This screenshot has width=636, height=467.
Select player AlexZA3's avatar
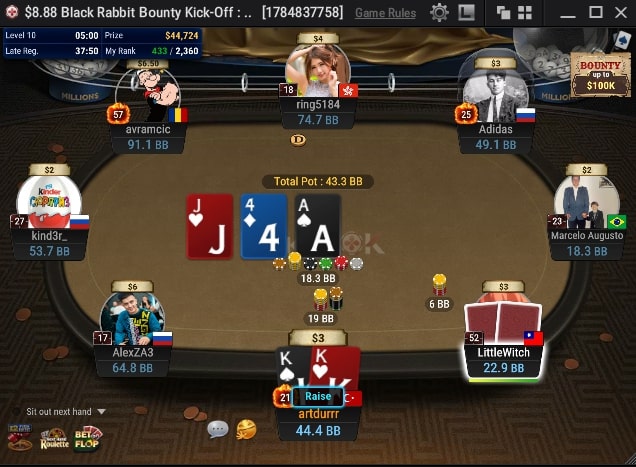click(133, 312)
